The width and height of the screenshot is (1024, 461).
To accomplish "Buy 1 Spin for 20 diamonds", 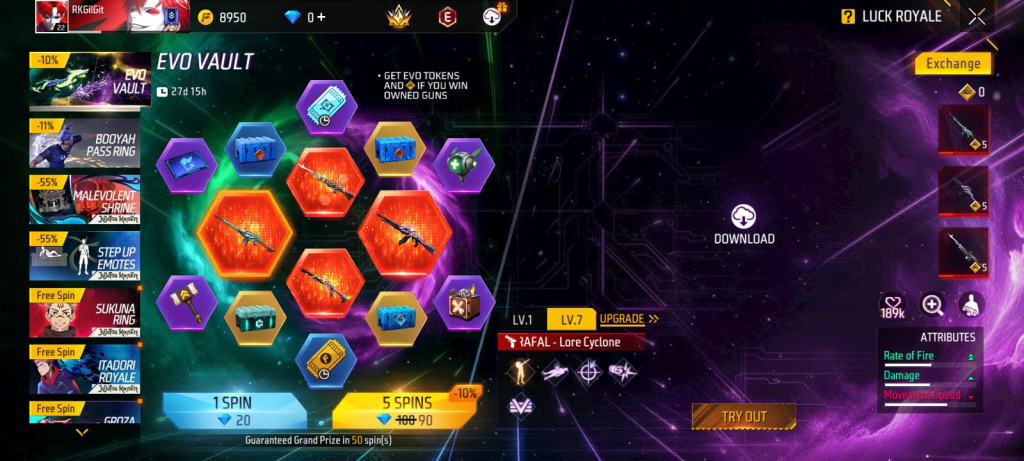I will 235,411.
